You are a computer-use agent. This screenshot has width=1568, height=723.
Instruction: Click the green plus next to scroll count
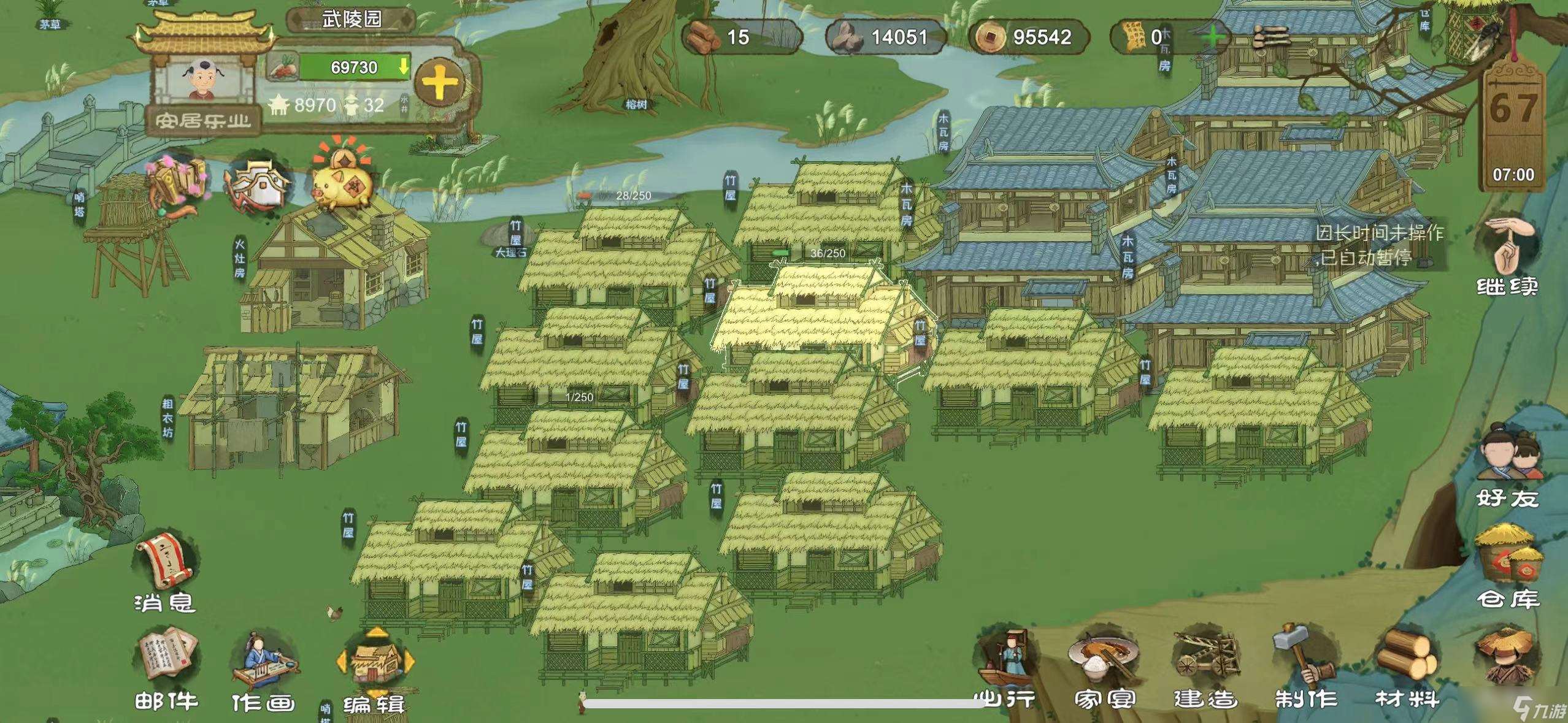point(1212,38)
